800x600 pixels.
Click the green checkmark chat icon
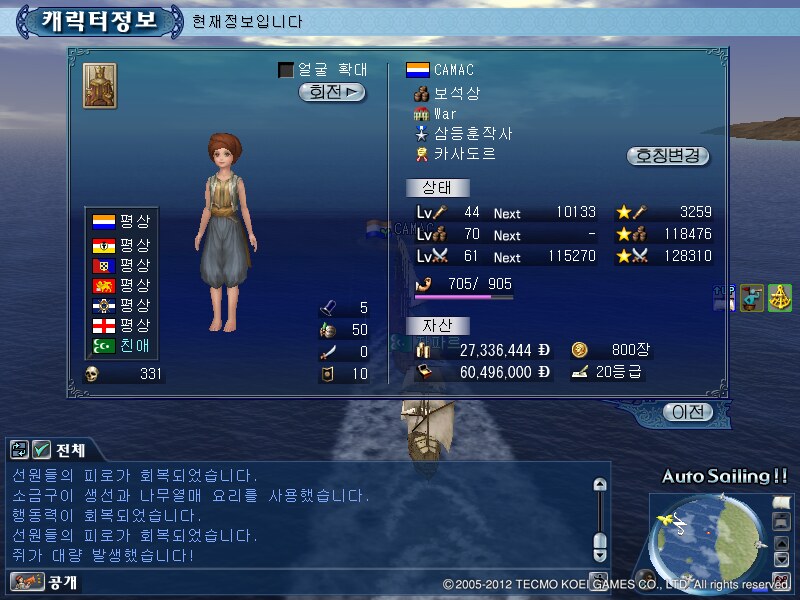tap(41, 450)
